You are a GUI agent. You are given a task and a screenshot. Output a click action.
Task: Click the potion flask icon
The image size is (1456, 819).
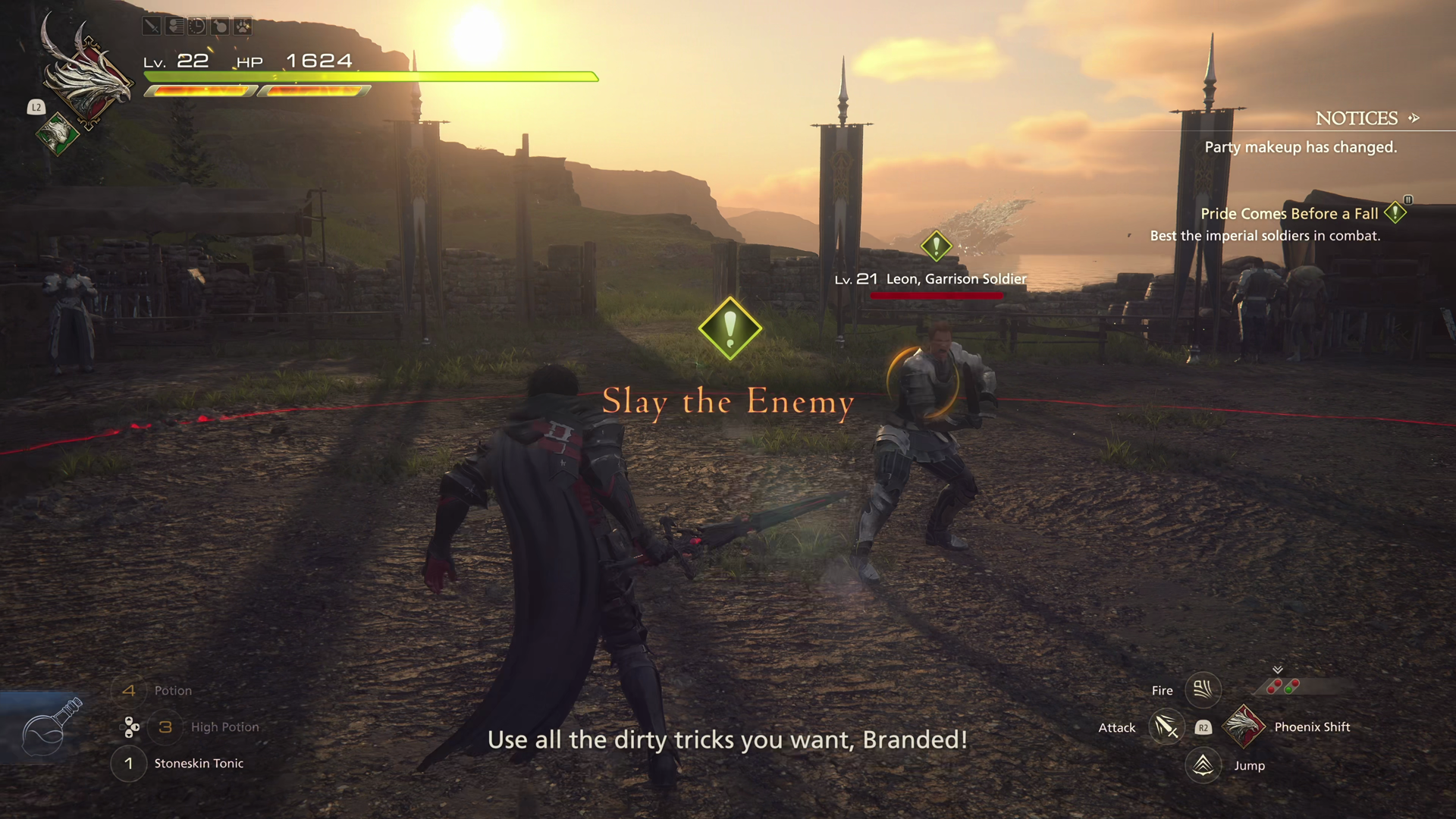51,727
